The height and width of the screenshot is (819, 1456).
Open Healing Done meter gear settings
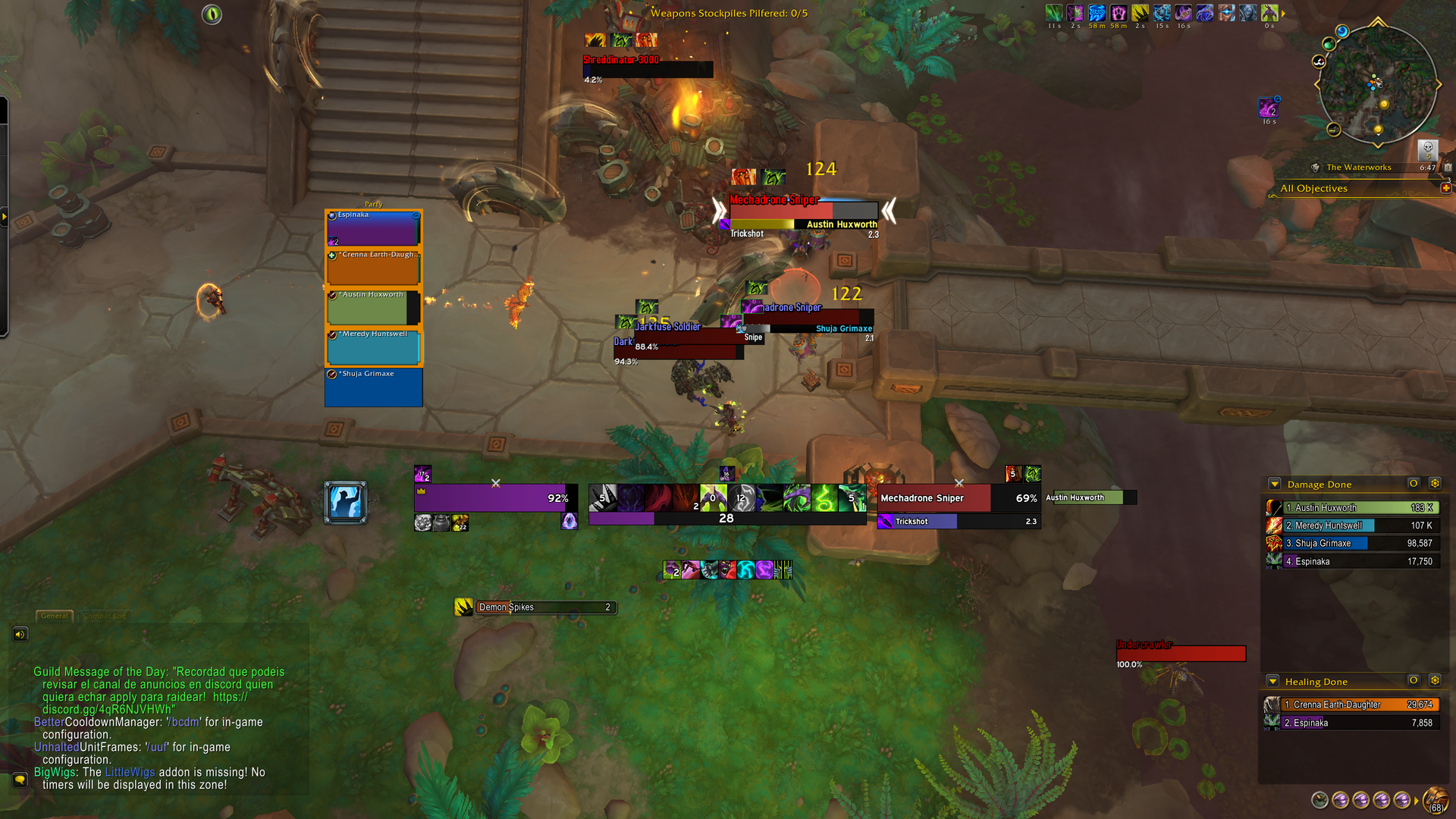tap(1434, 680)
